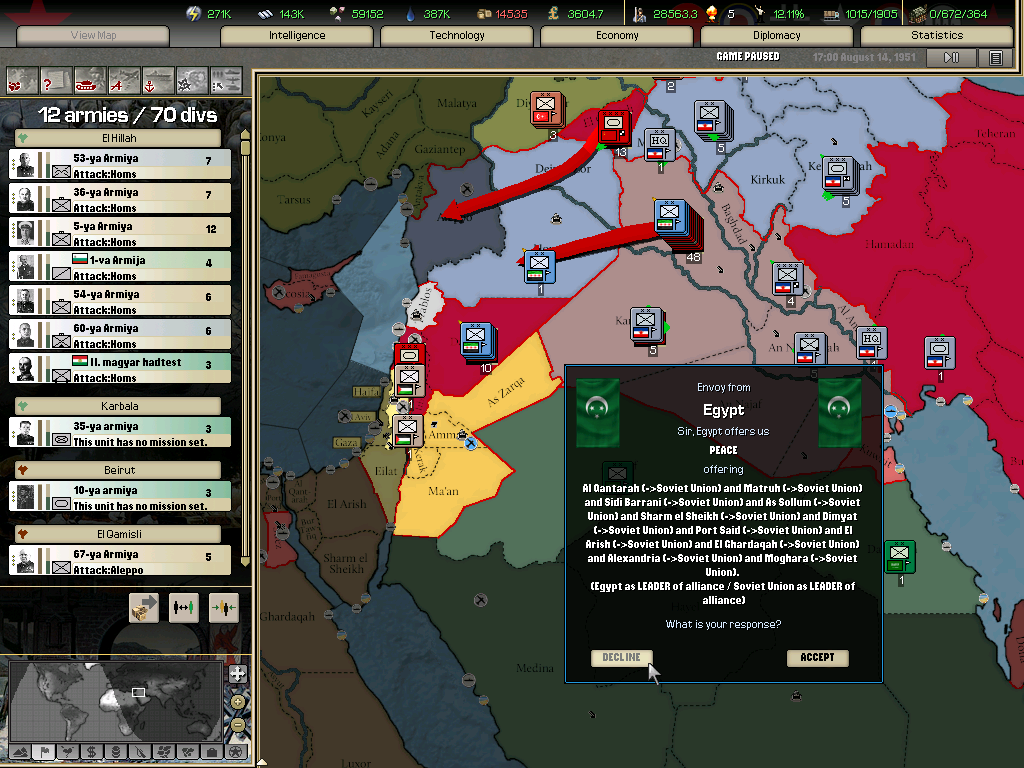Image resolution: width=1024 pixels, height=768 pixels.
Task: Show the Statistics tab
Action: (937, 36)
